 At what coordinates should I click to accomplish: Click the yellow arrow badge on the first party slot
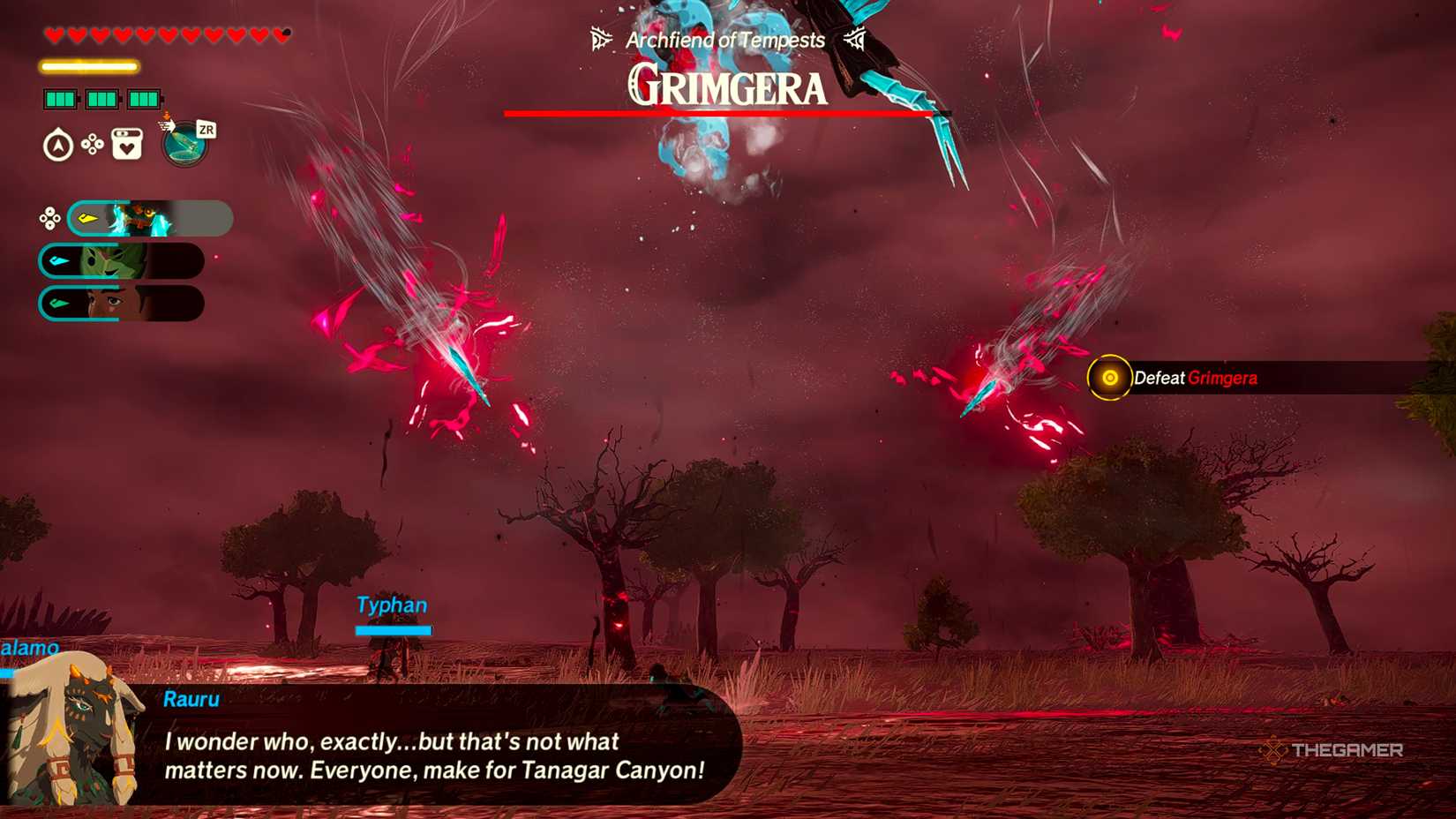tap(87, 218)
